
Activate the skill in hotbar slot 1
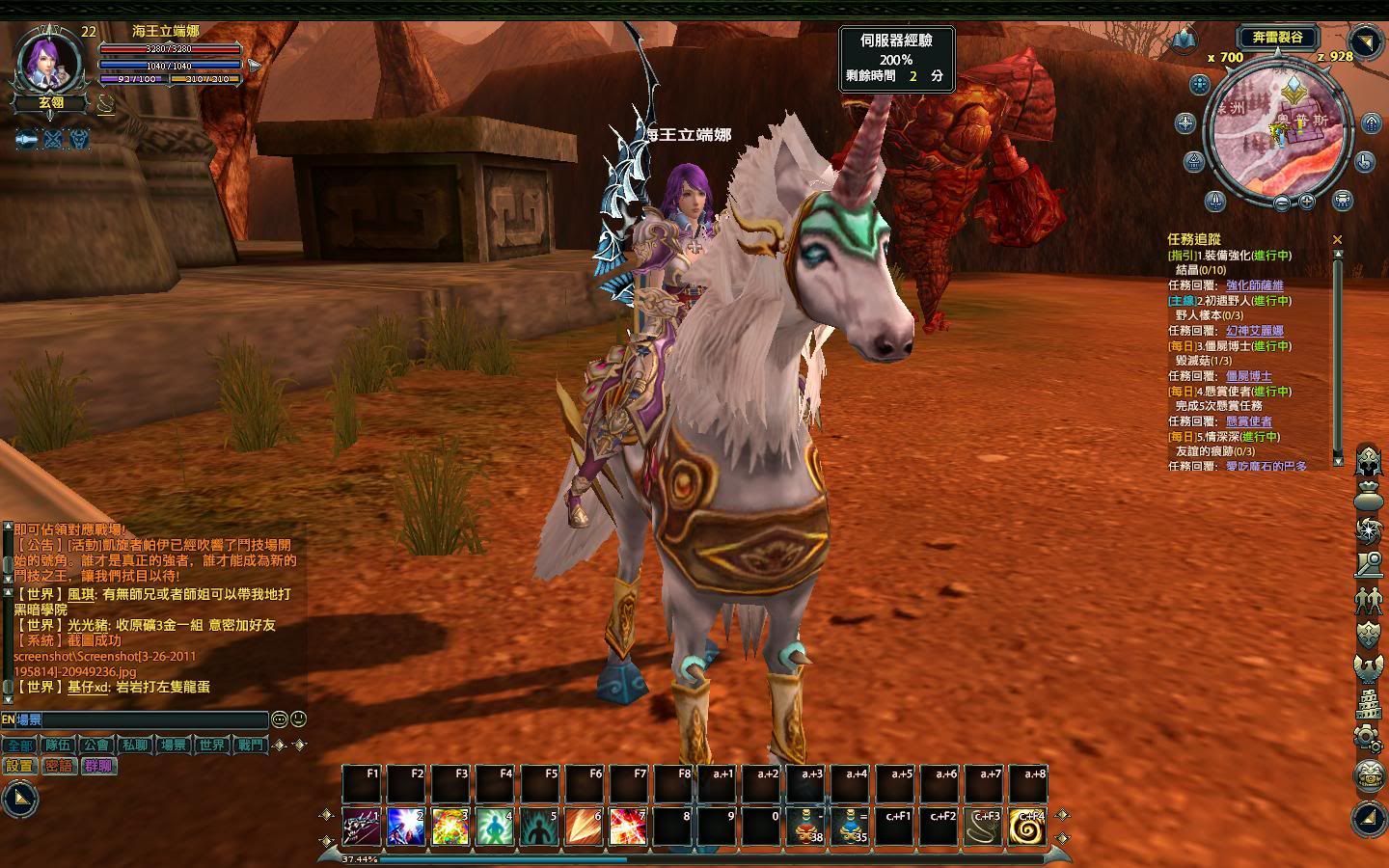coord(362,827)
